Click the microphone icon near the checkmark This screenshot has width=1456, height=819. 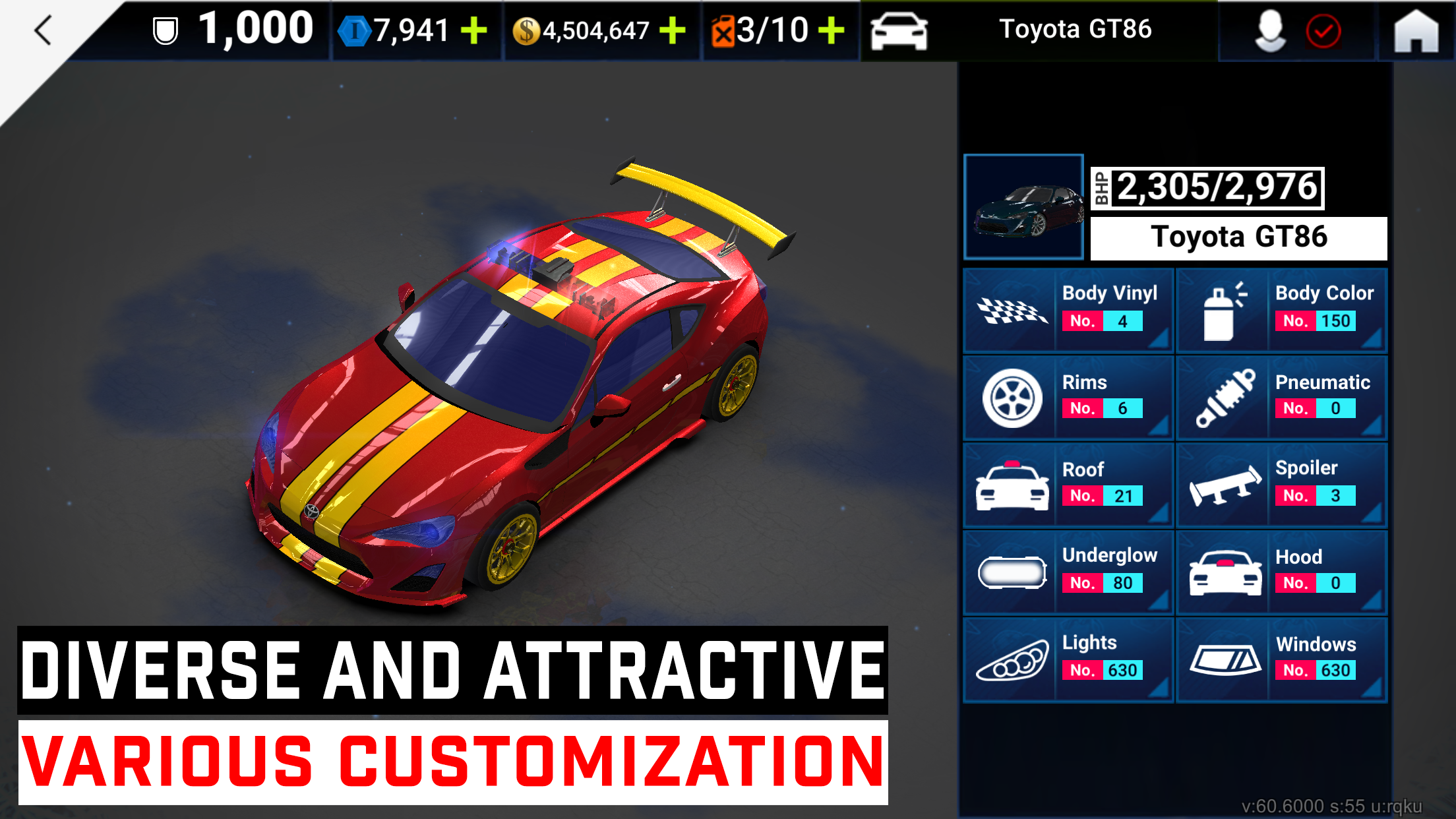tap(1269, 30)
